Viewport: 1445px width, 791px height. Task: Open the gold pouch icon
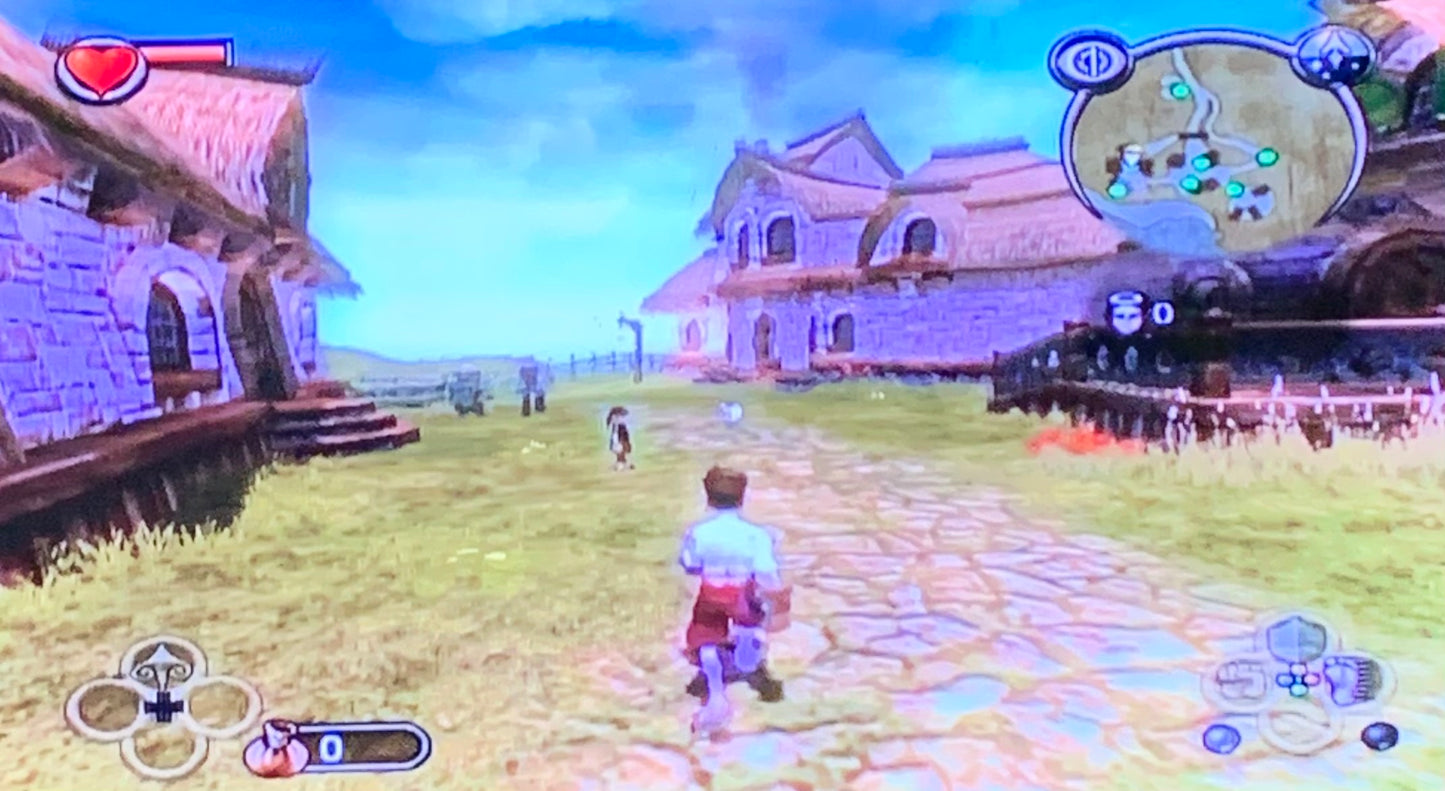tap(276, 749)
